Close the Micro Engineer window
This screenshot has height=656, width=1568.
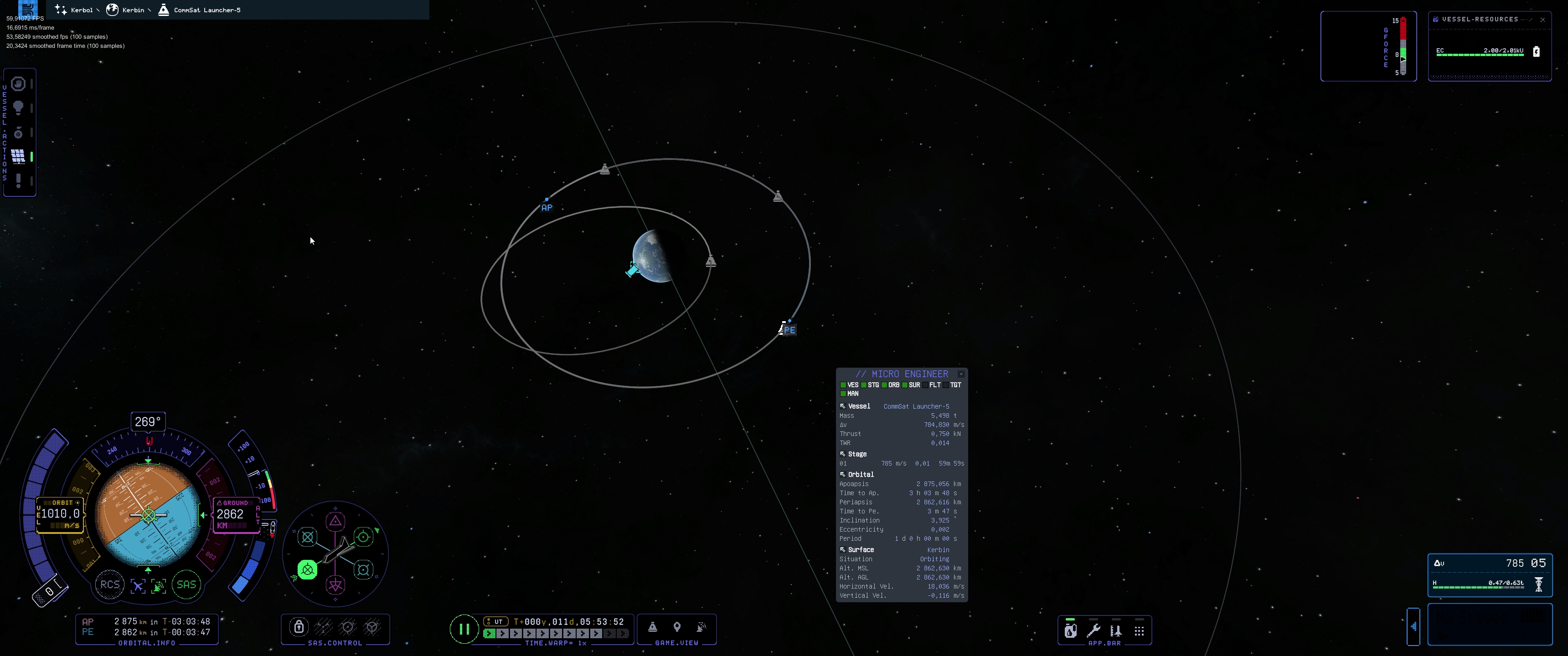click(961, 374)
